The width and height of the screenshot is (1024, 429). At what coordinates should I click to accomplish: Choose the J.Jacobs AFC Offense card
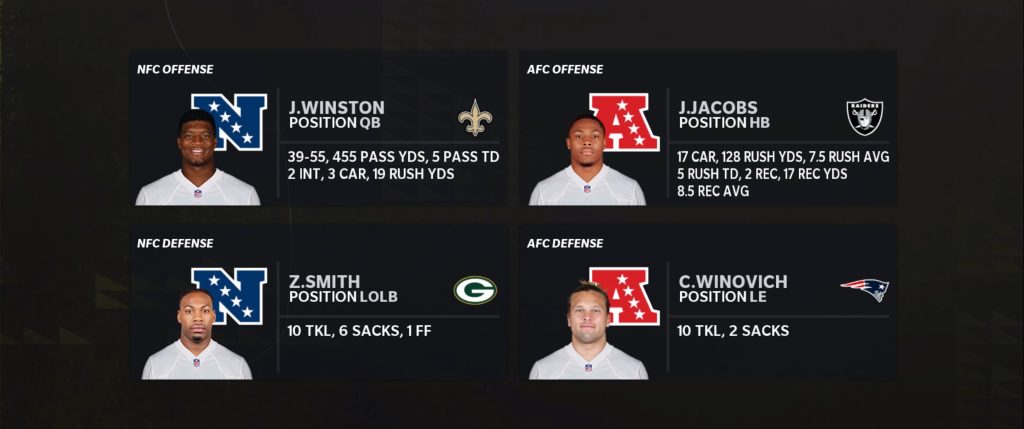tap(708, 130)
